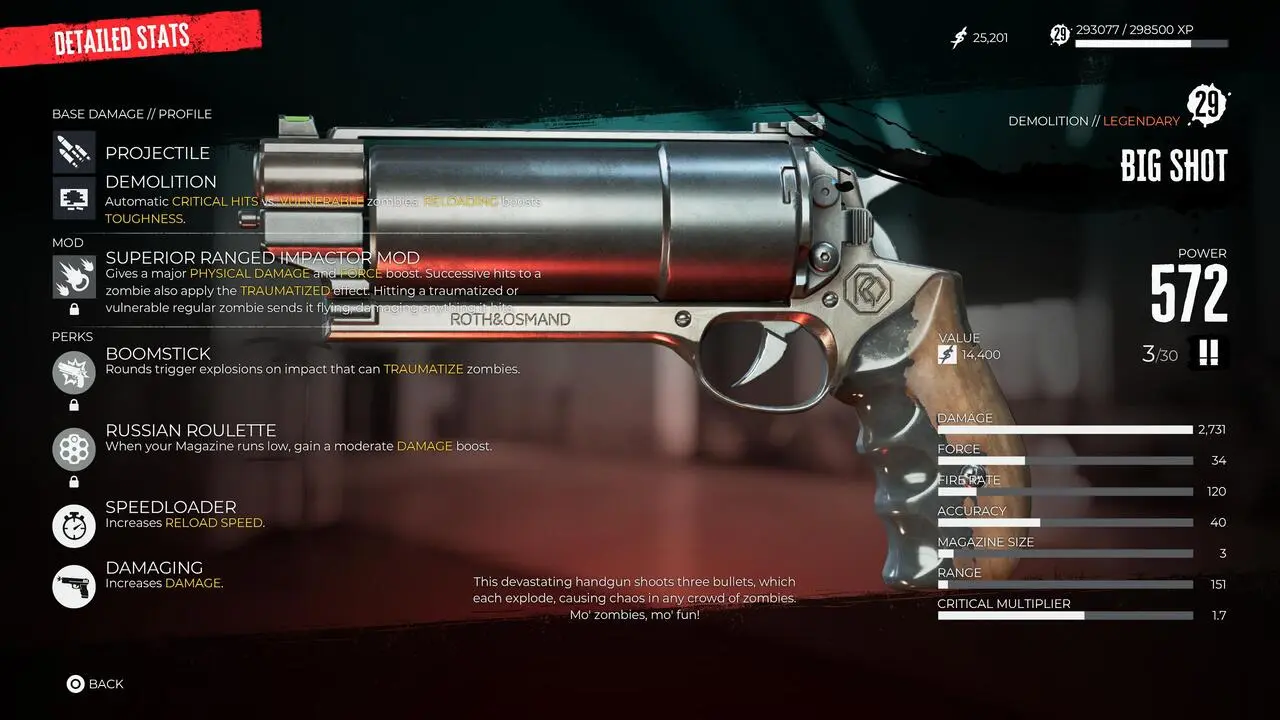Select the Russian Roulette perk icon

(x=74, y=449)
